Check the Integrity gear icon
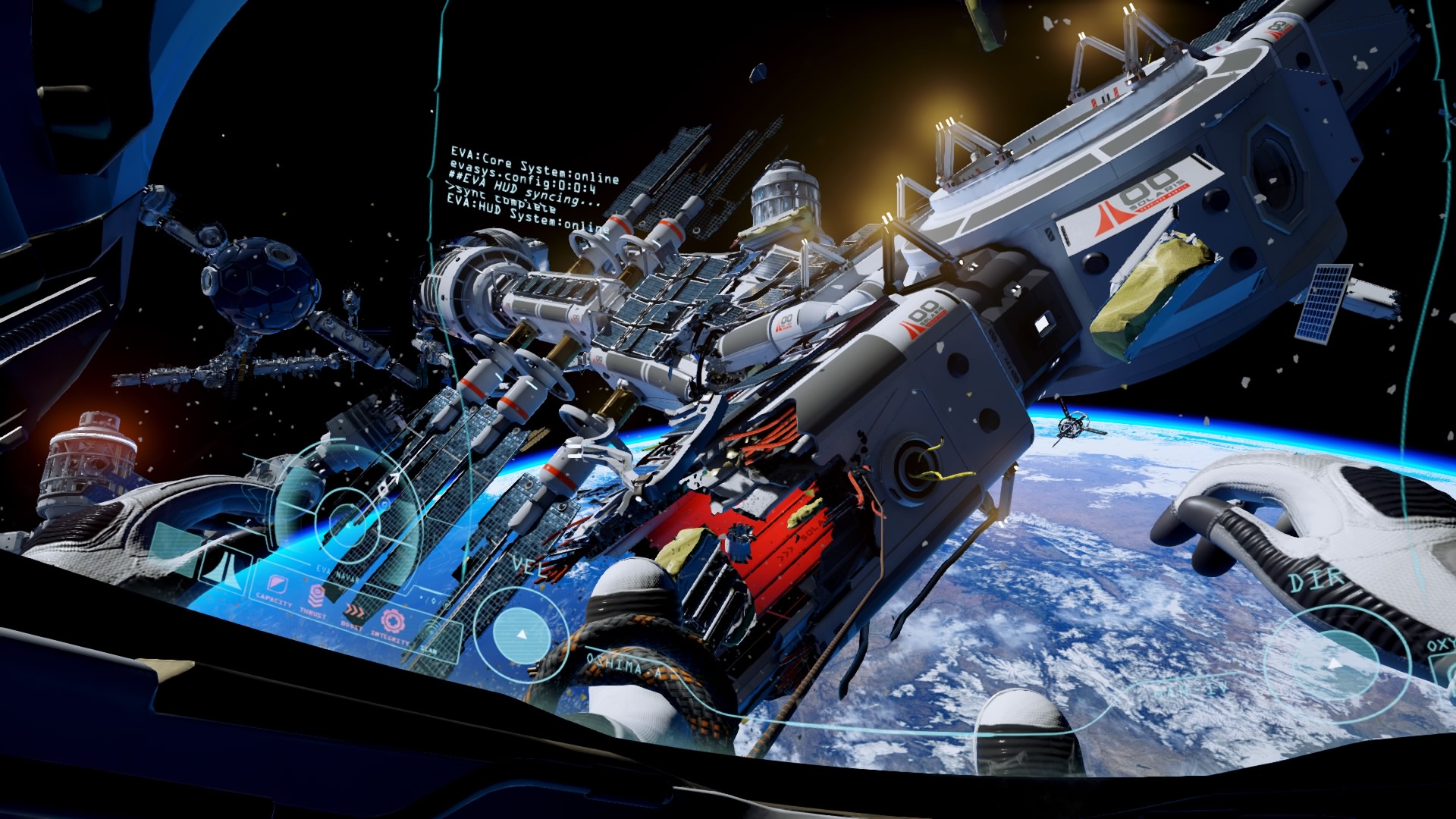 (x=392, y=622)
